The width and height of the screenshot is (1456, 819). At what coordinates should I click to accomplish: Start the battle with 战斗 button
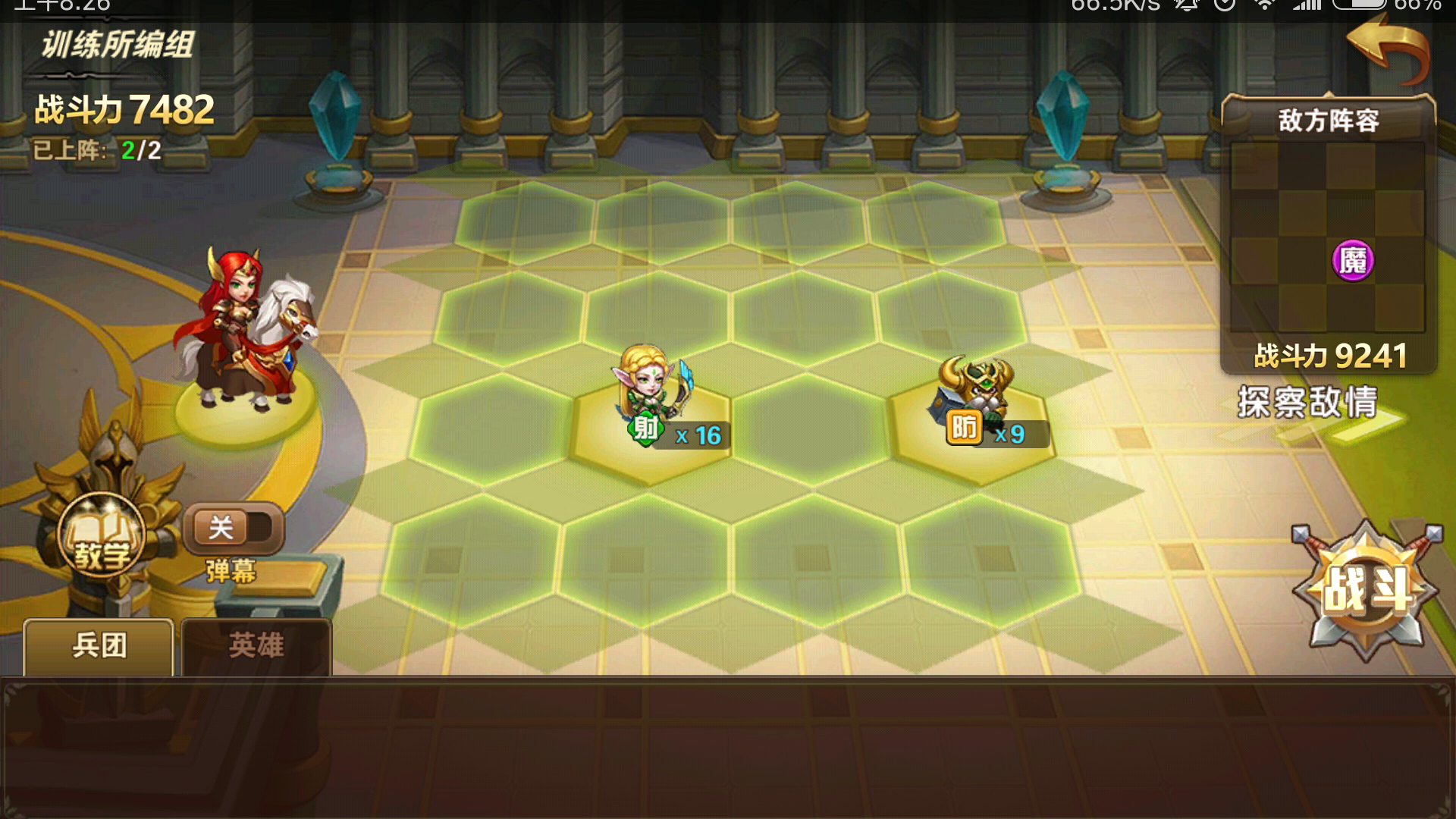1367,589
